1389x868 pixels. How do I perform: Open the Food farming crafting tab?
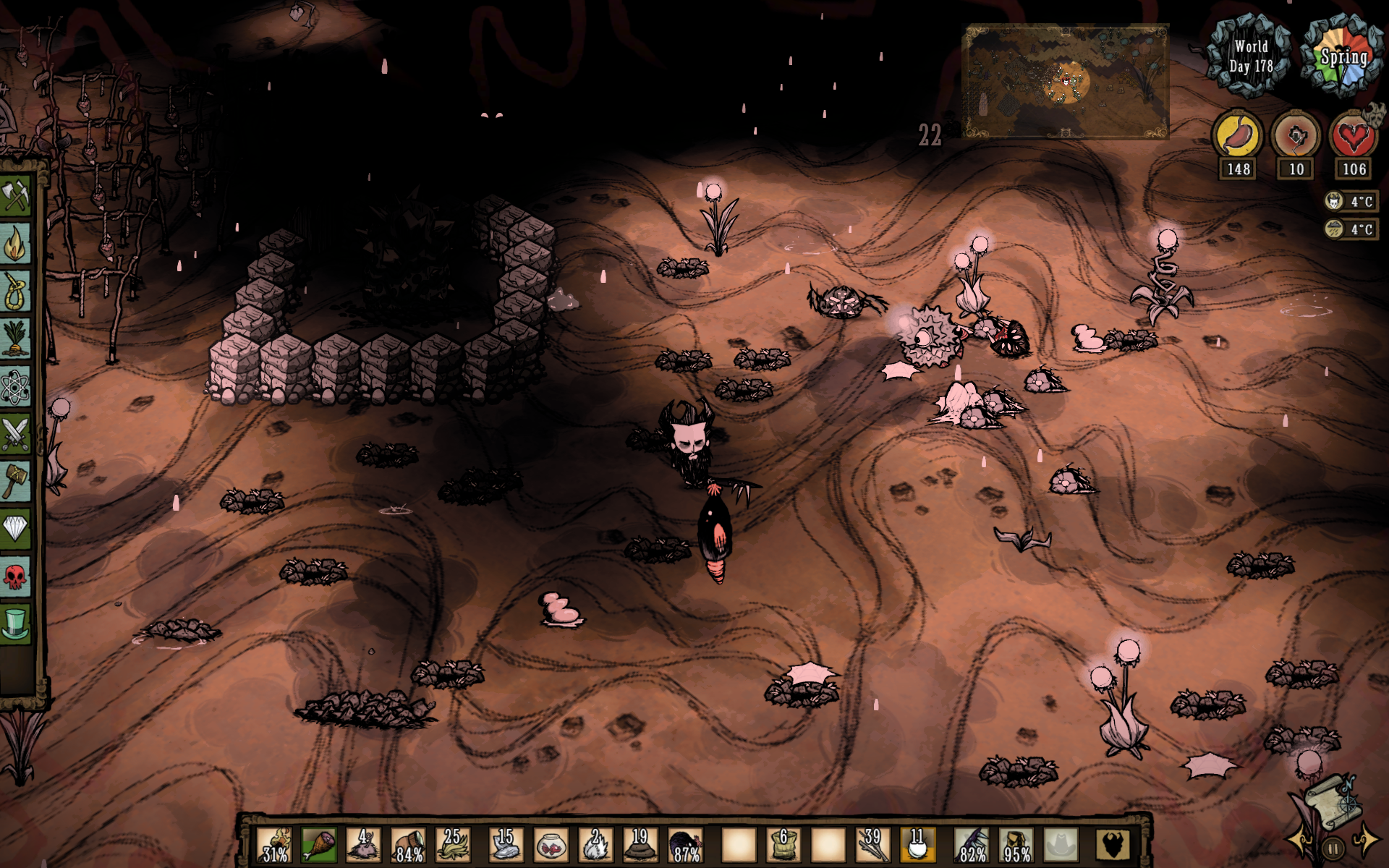pyautogui.click(x=16, y=339)
